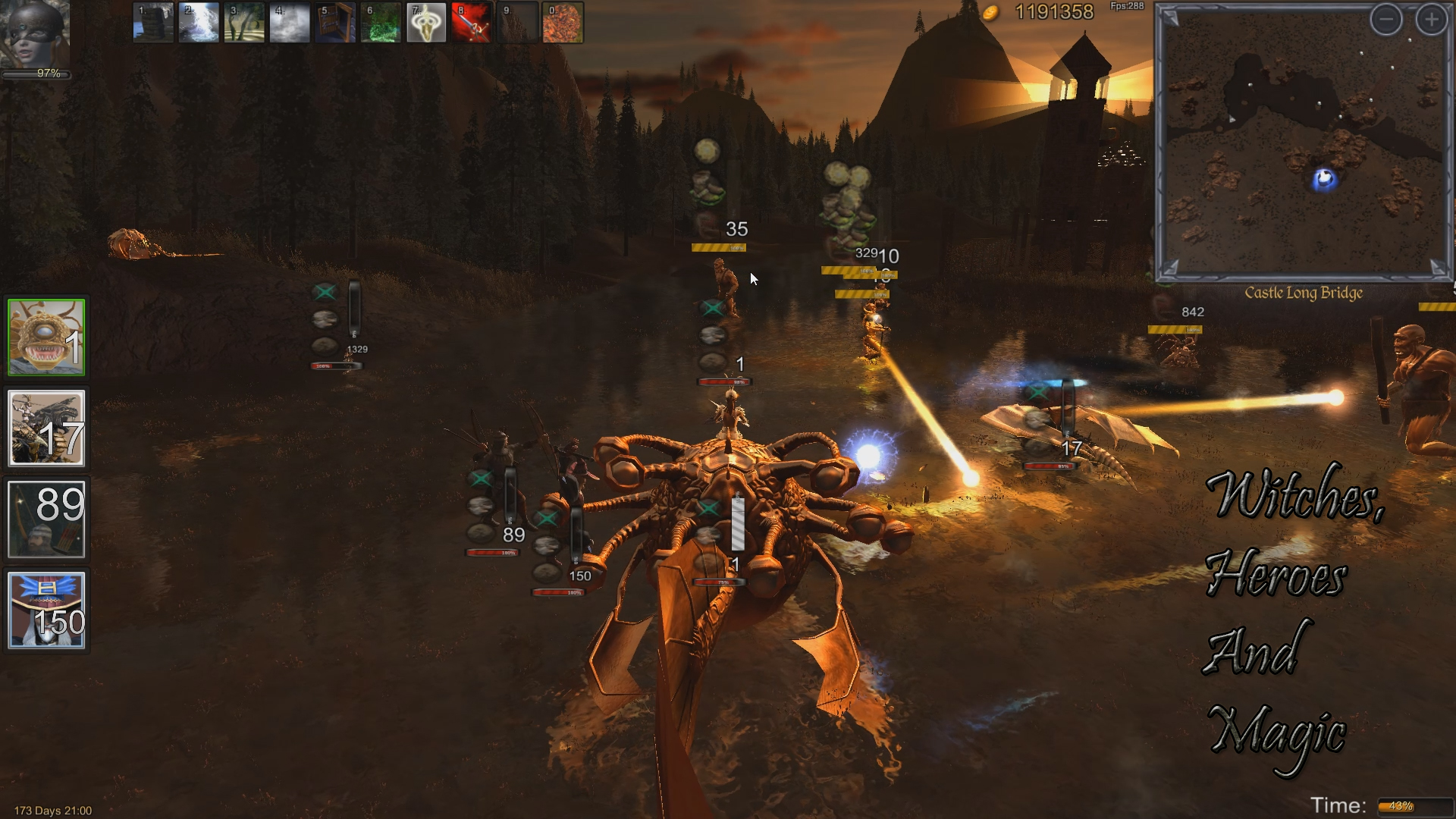Image resolution: width=1456 pixels, height=819 pixels.
Task: Select the golden amulet ability in slot 7
Action: click(426, 23)
